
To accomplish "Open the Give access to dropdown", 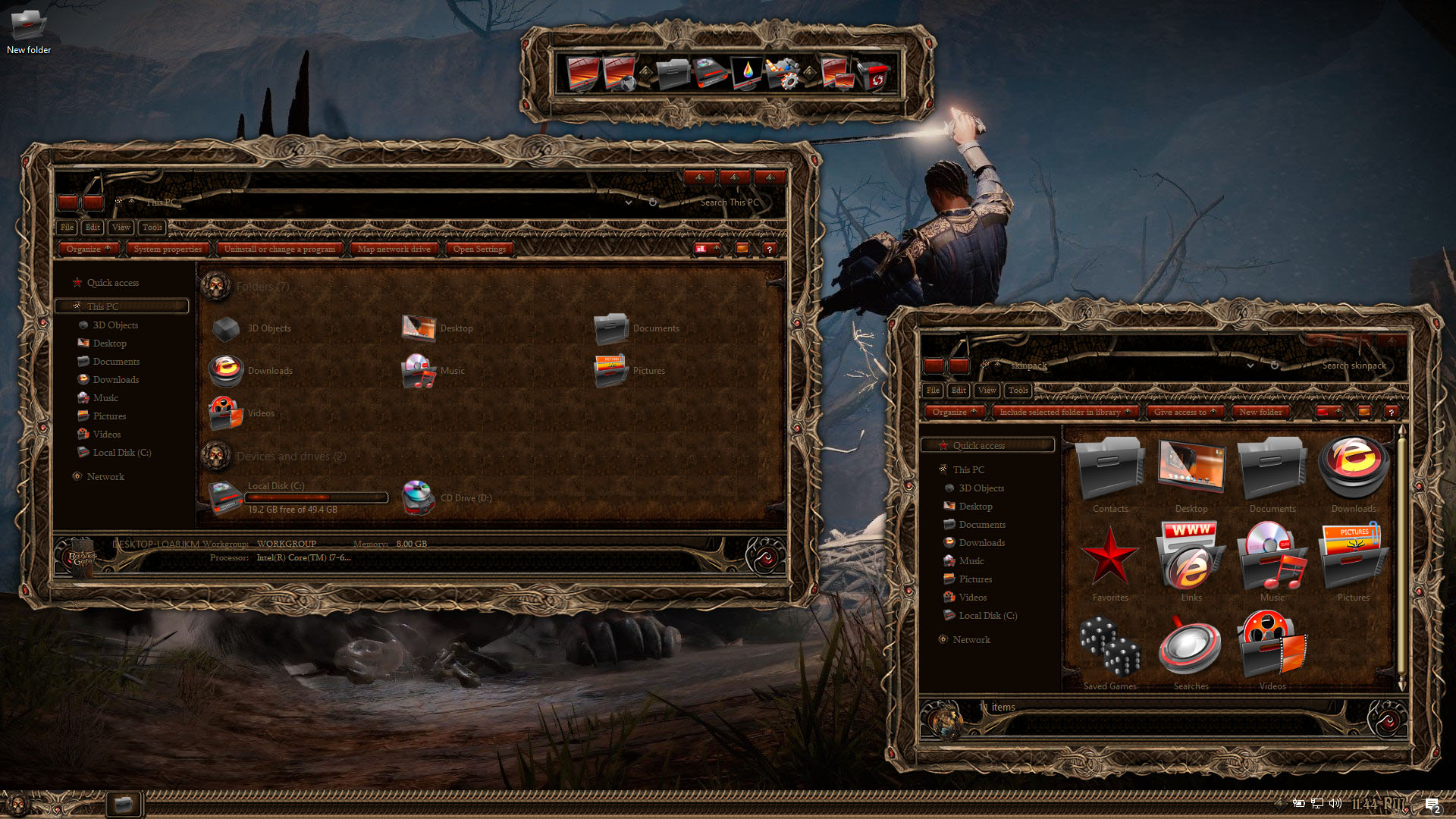I will [x=1185, y=412].
